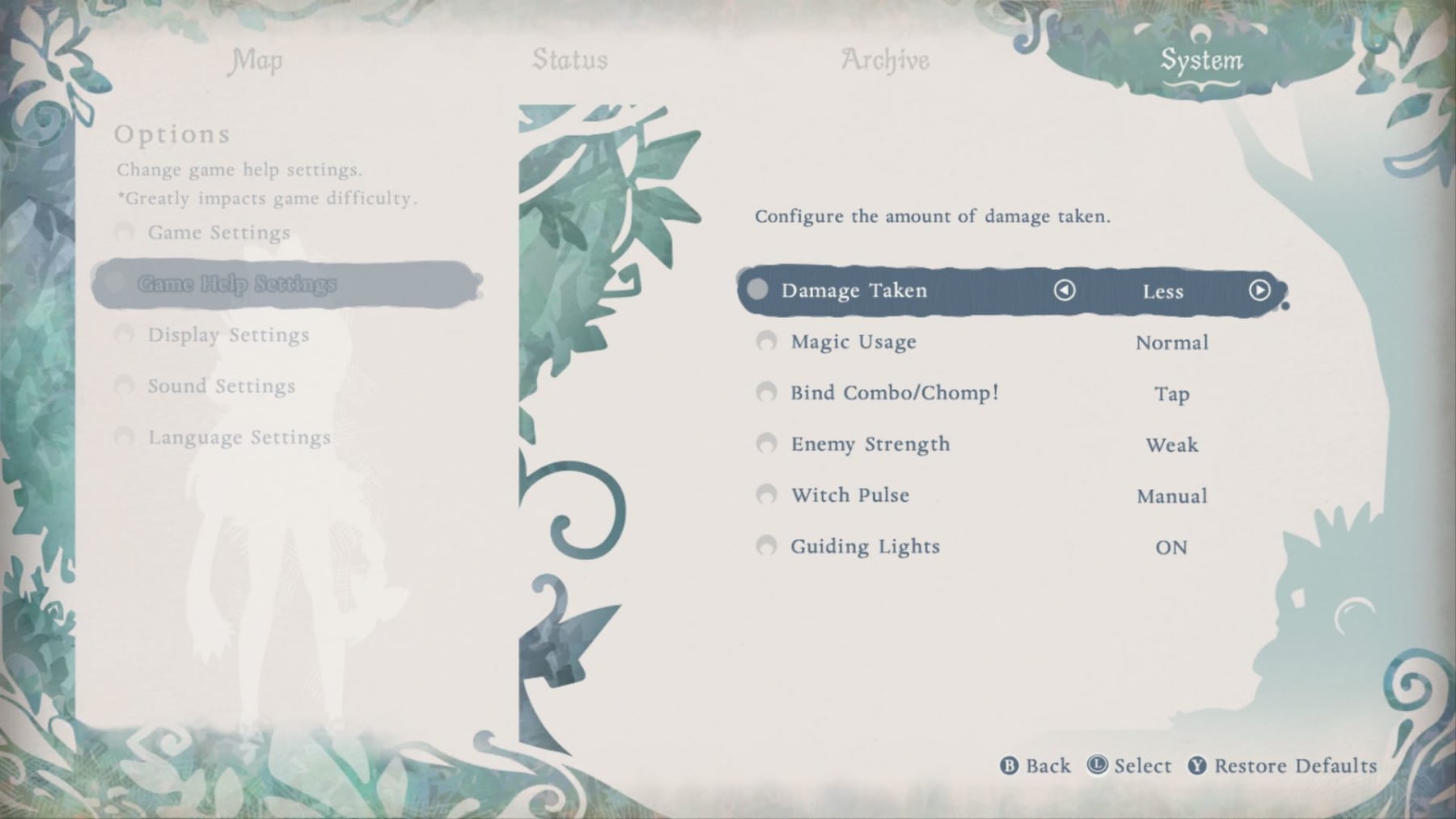This screenshot has width=1456, height=819.
Task: Select the Magic Usage row
Action: pyautogui.click(x=853, y=342)
